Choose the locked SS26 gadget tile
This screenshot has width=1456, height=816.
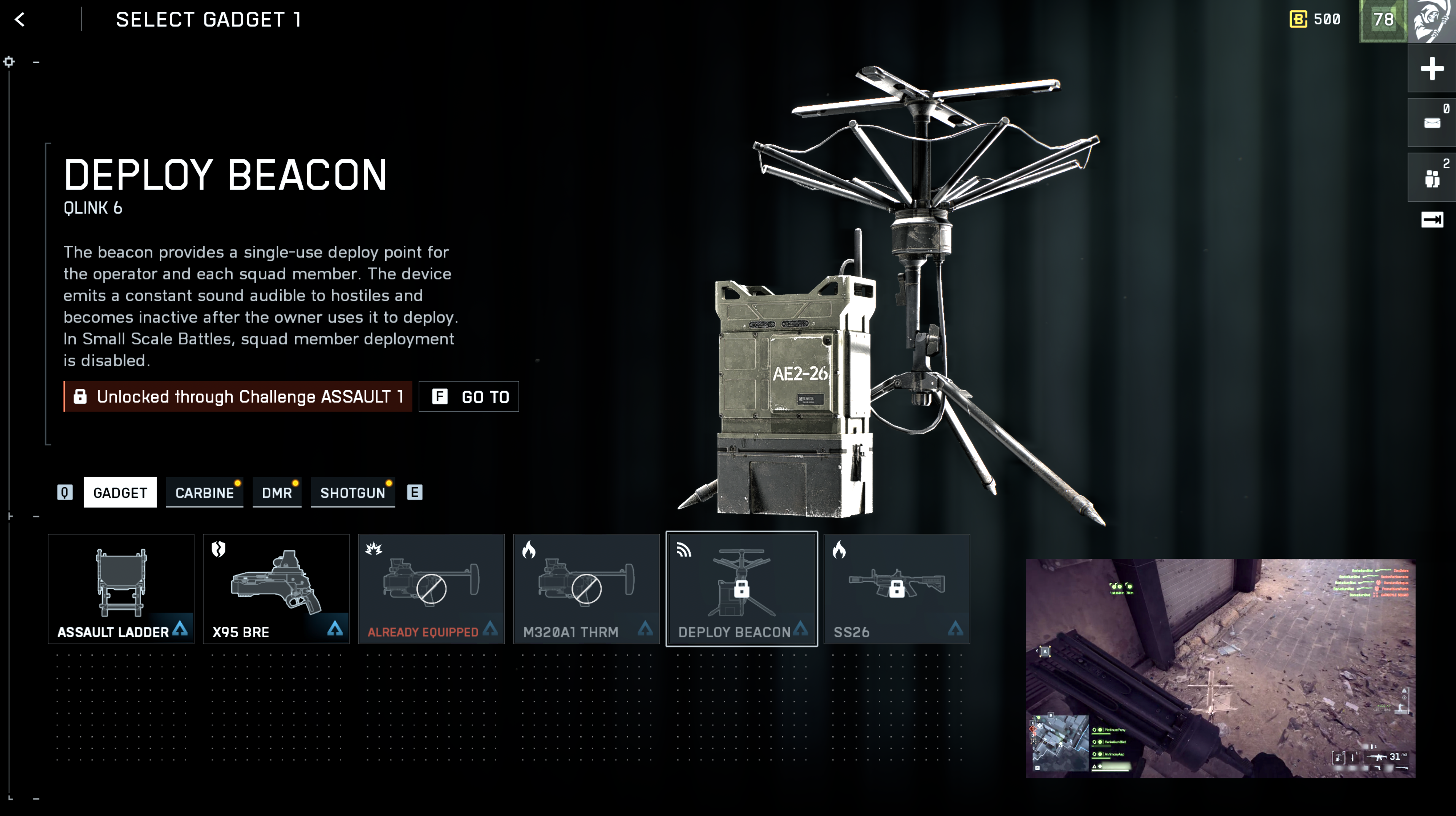point(896,589)
